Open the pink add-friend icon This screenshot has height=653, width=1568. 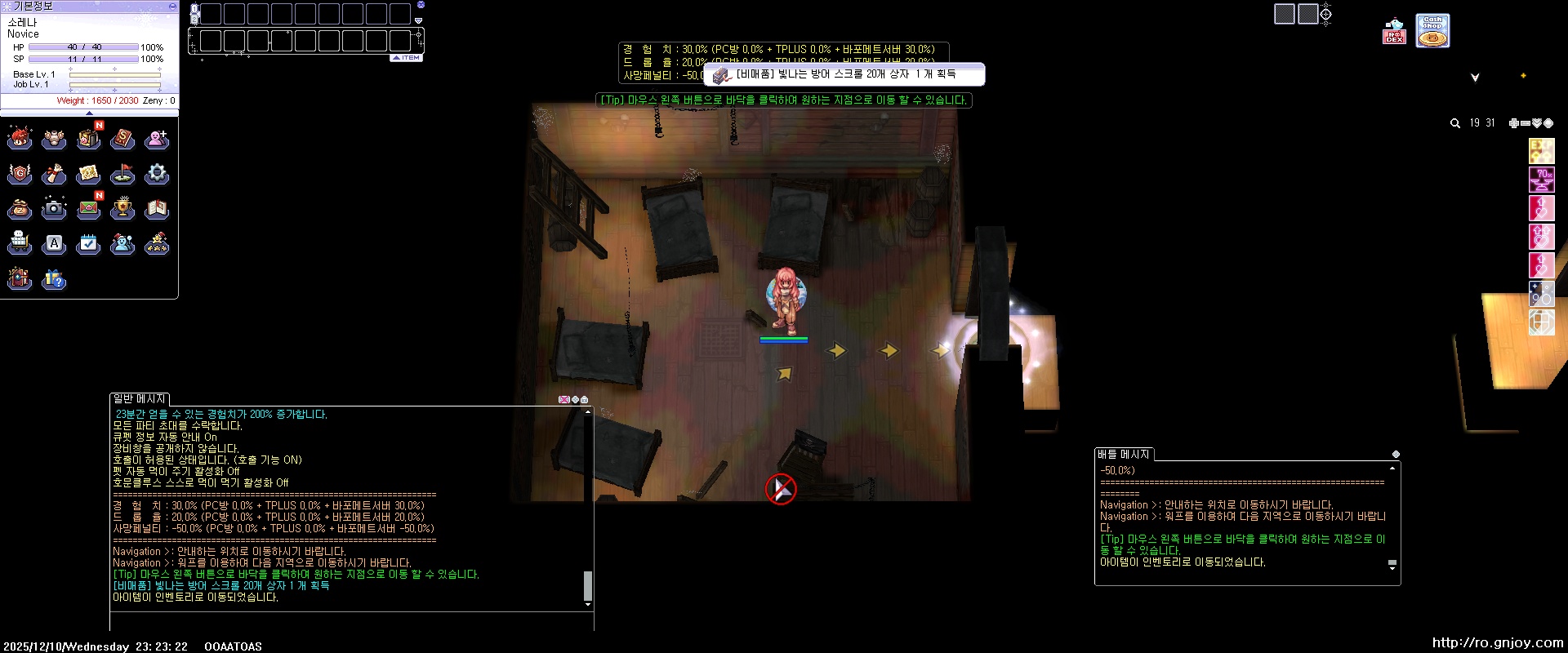[x=157, y=139]
